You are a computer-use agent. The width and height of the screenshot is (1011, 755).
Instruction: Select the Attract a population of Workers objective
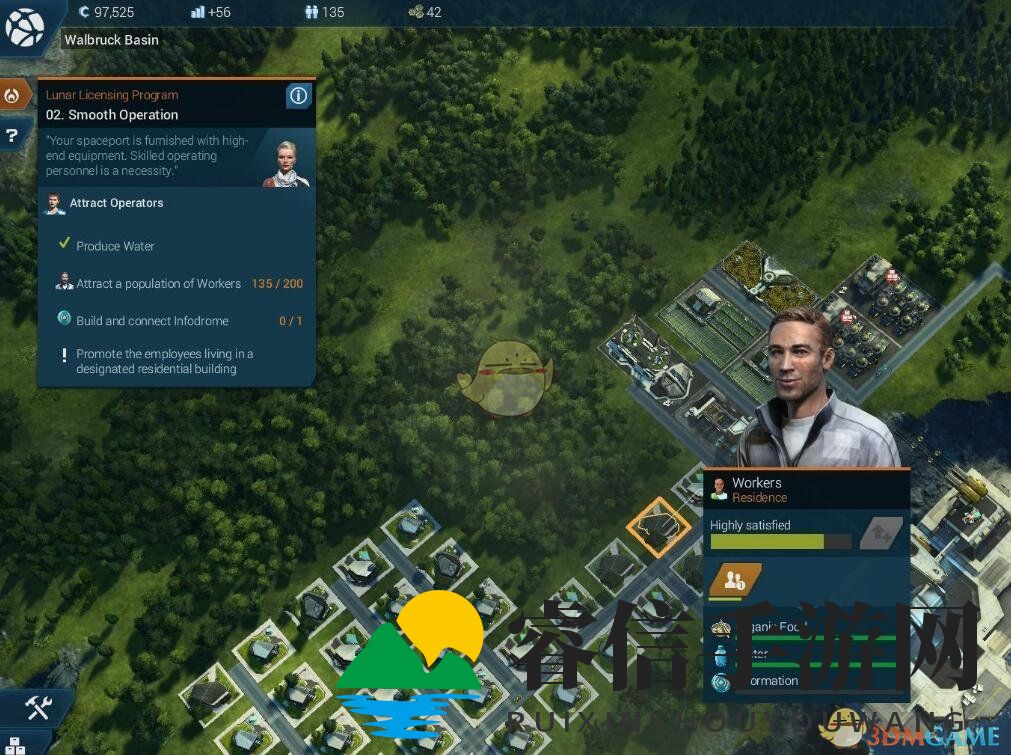tap(158, 284)
